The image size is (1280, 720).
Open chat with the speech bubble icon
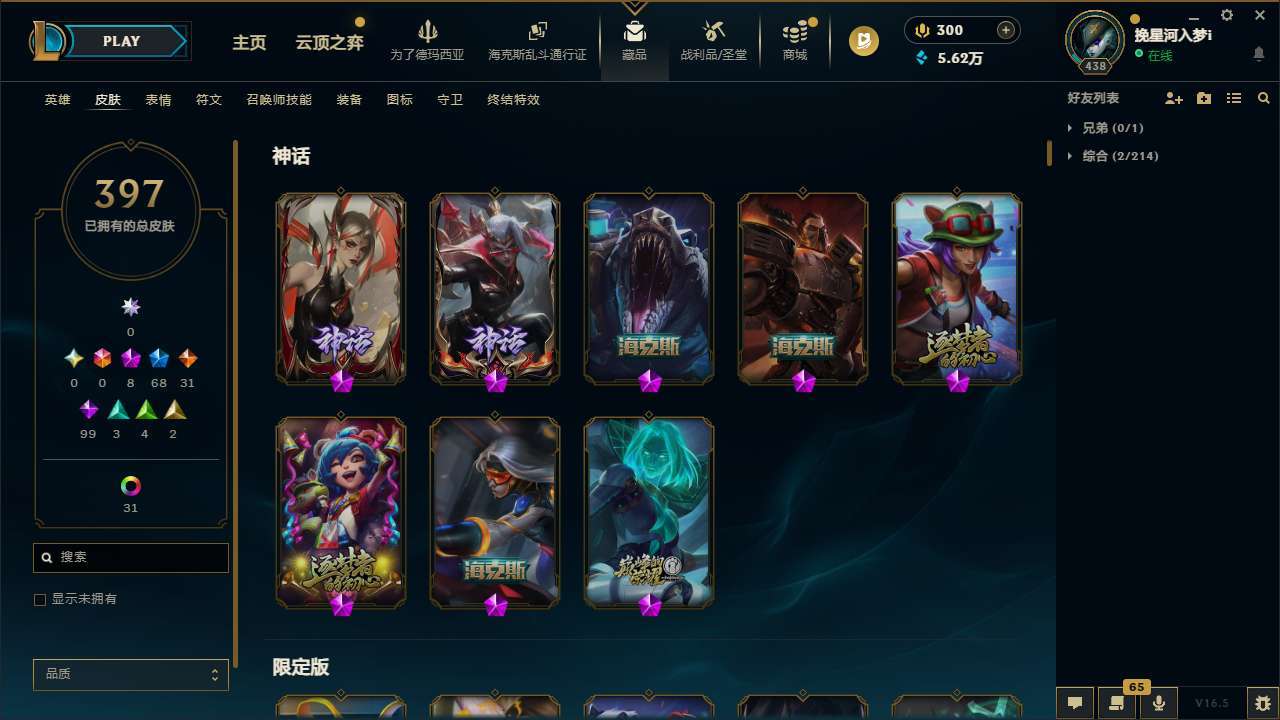click(1074, 701)
